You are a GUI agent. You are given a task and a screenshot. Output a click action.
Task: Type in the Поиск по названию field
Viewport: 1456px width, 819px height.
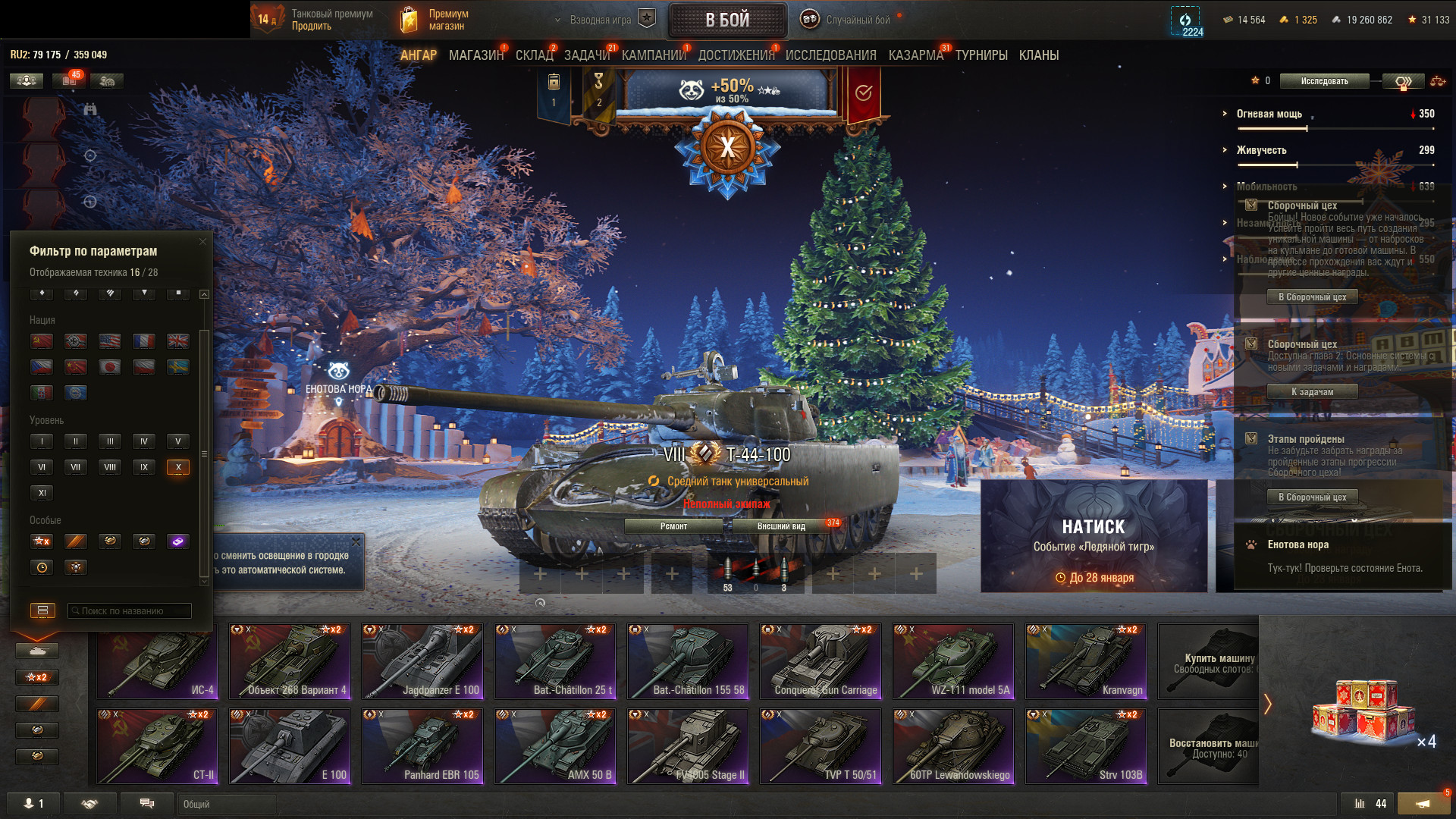click(x=130, y=611)
